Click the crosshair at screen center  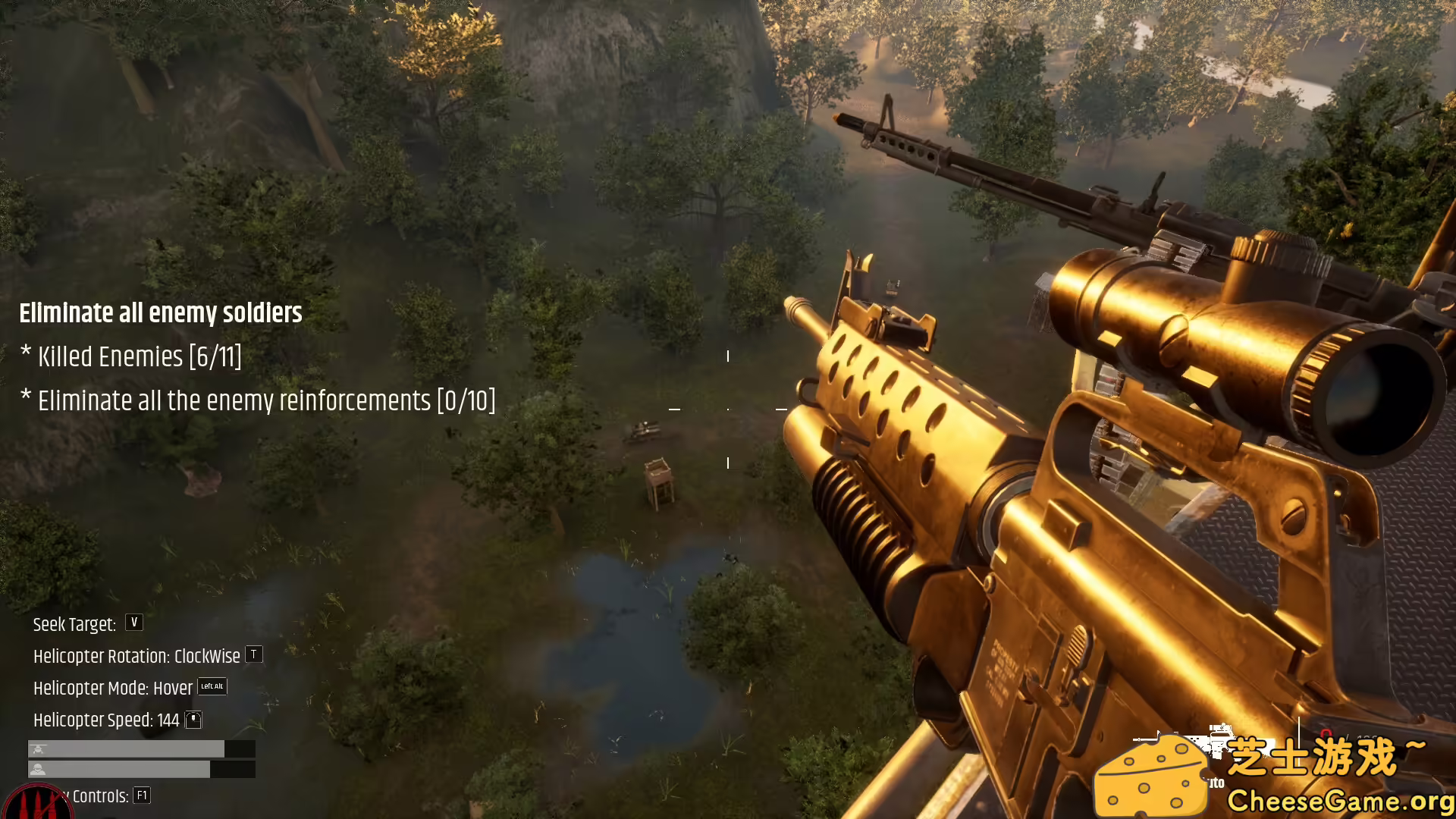coord(728,409)
